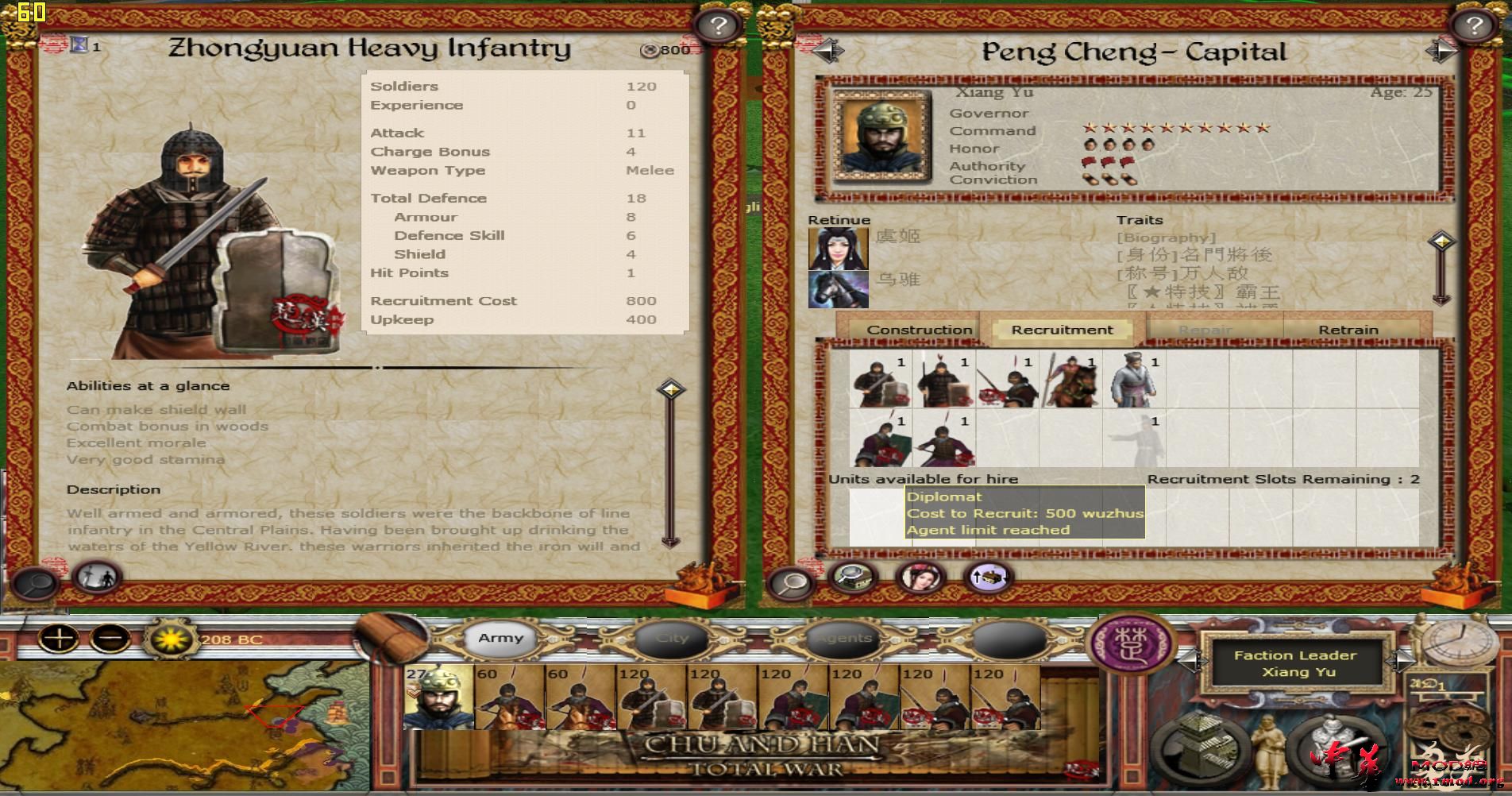The width and height of the screenshot is (1512, 796).
Task: Select the move capital icon with up arrow
Action: pyautogui.click(x=989, y=577)
